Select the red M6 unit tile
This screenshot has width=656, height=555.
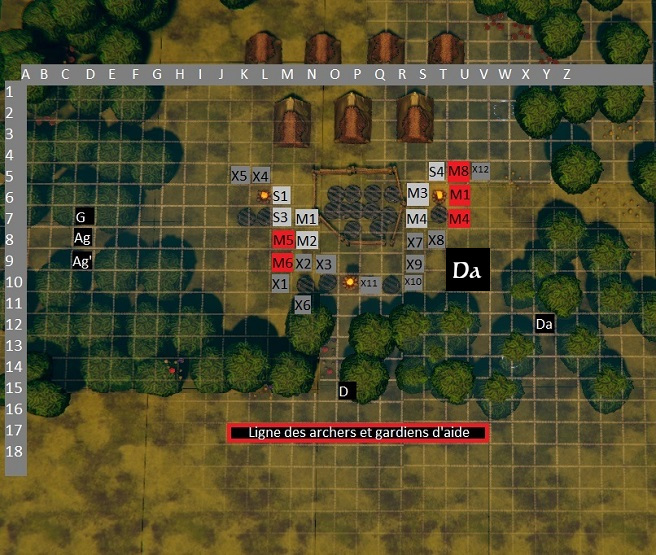coord(282,262)
